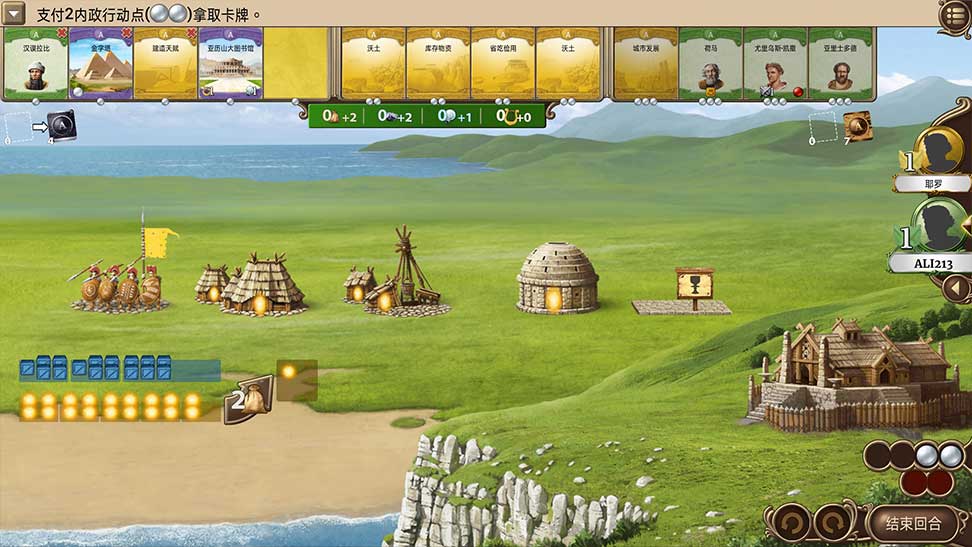Undo the last action
The width and height of the screenshot is (972, 547).
tap(788, 522)
